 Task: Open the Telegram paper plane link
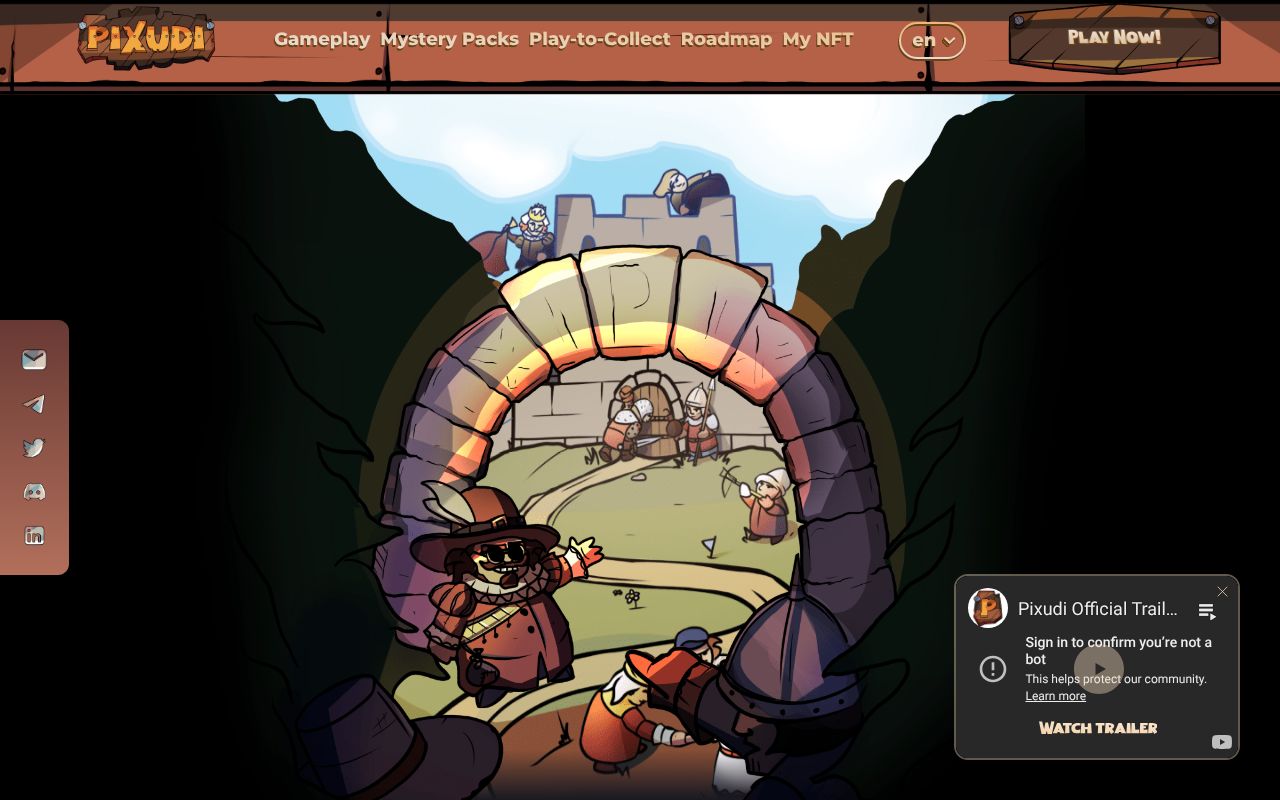34,404
